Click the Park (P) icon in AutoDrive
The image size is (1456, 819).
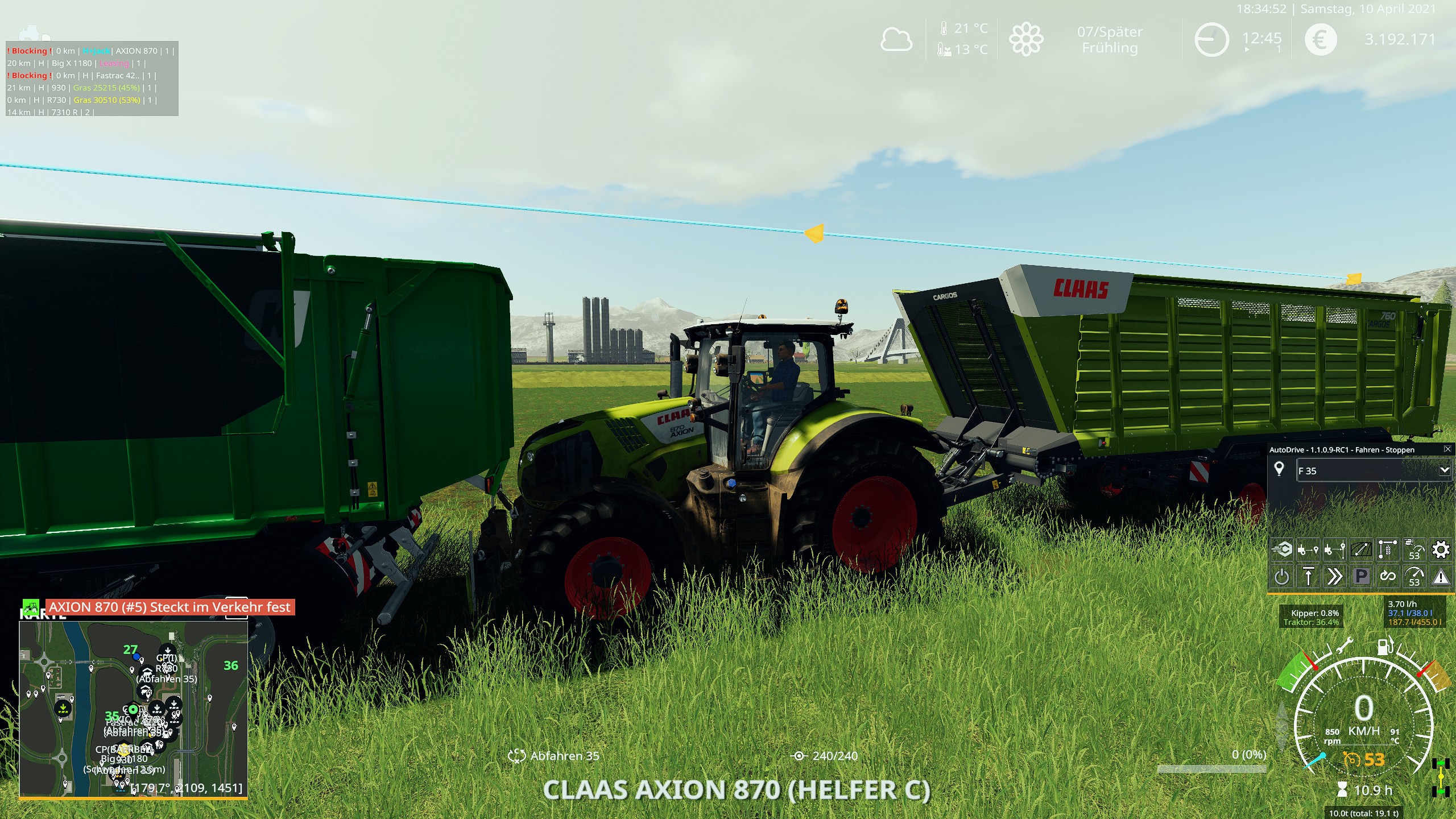tap(1360, 576)
